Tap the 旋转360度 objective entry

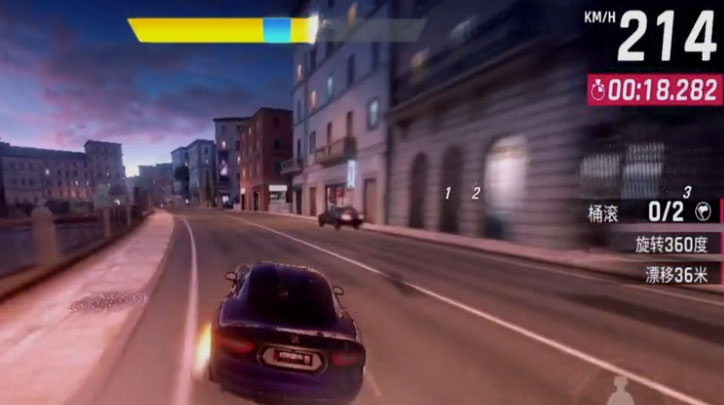671,243
